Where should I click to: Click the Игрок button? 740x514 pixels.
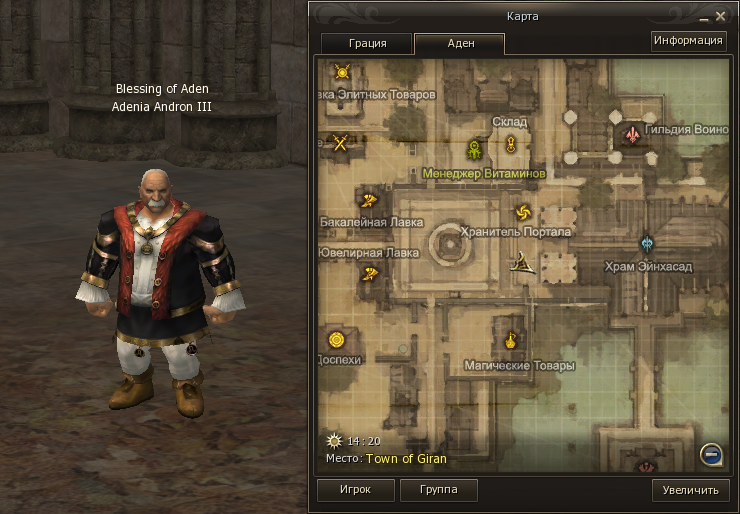(x=354, y=490)
